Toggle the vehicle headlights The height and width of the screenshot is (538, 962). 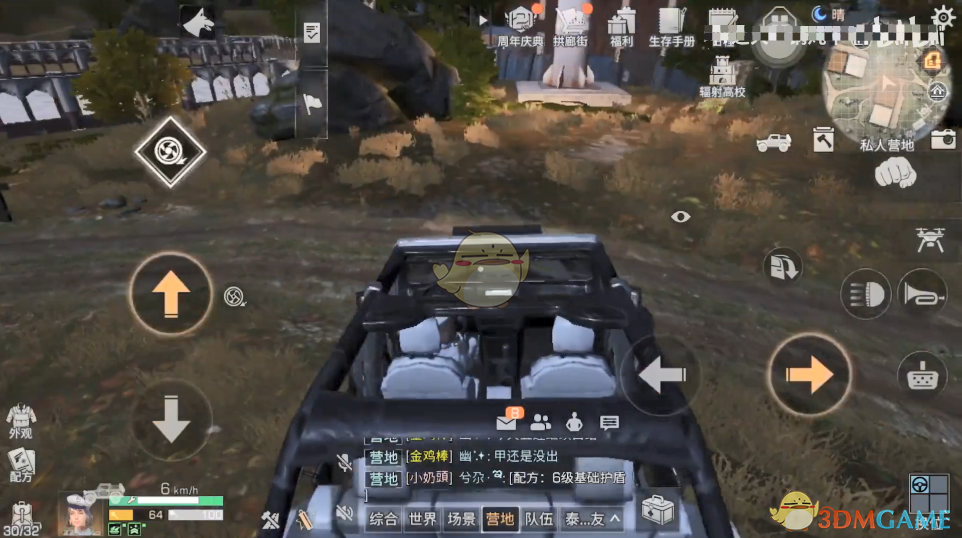[866, 294]
